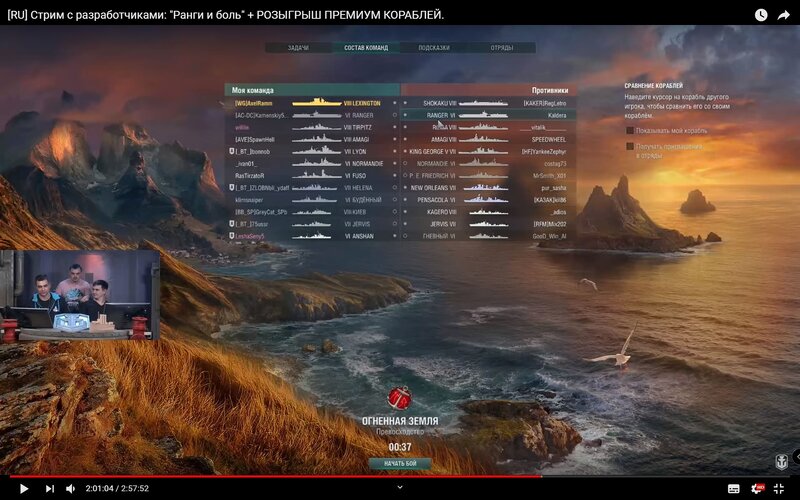Image resolution: width=800 pixels, height=500 pixels.
Task: Select the enemy Kagero VIII row
Action: click(488, 212)
